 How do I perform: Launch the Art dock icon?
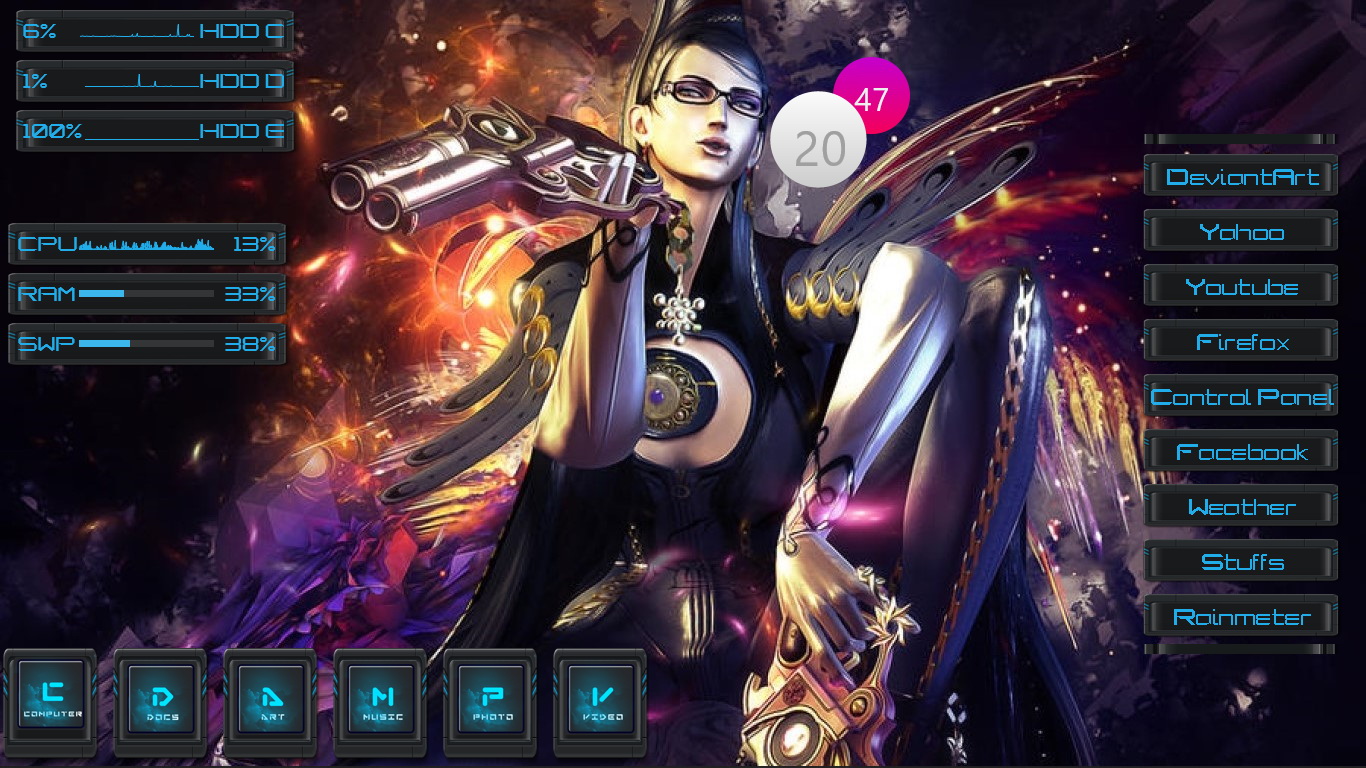point(271,700)
